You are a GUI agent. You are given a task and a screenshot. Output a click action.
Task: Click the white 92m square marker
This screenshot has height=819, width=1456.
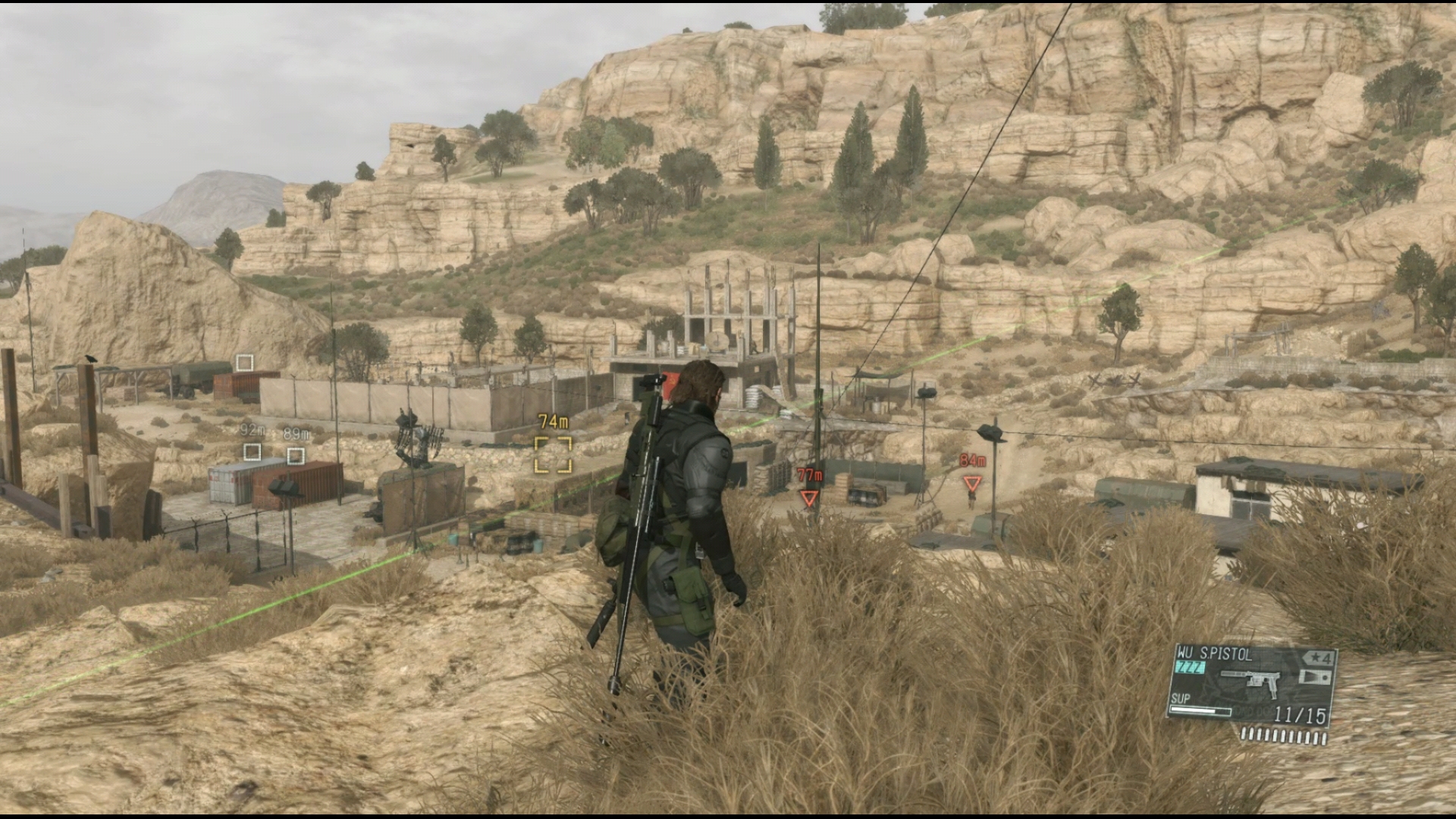click(x=252, y=452)
